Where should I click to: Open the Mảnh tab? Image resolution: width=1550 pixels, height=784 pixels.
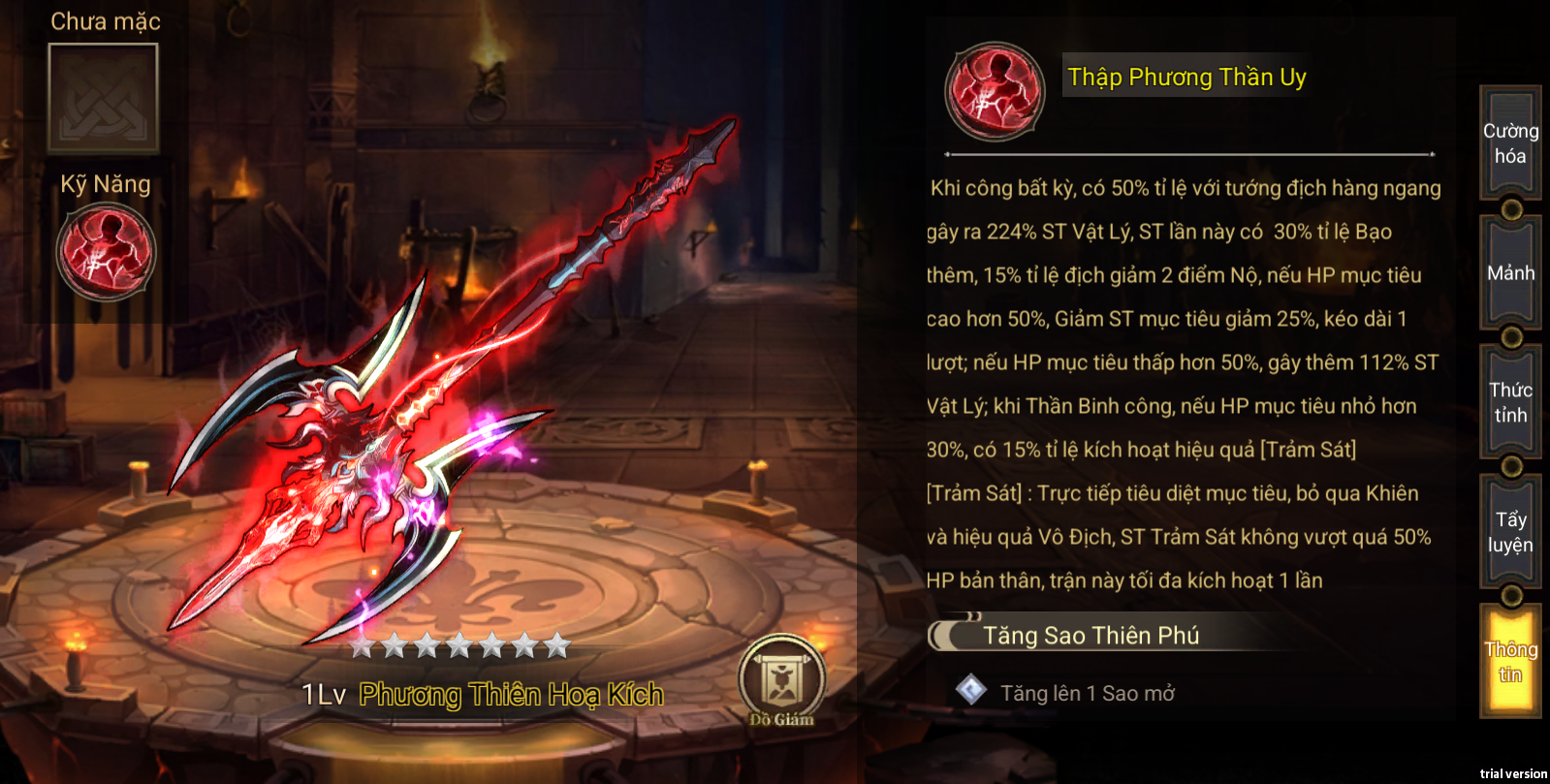(1510, 273)
